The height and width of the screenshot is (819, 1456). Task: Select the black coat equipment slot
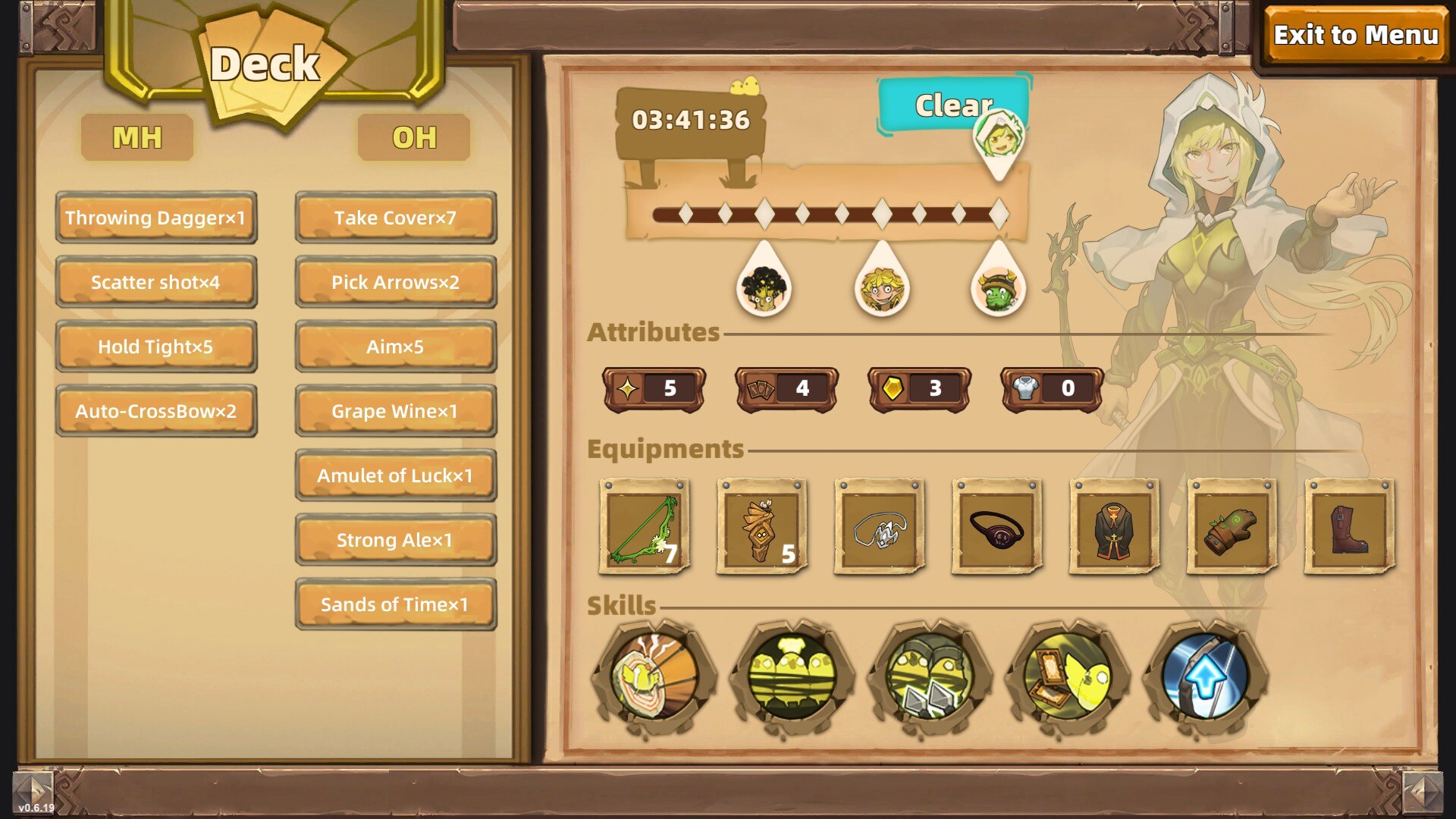[x=1114, y=527]
